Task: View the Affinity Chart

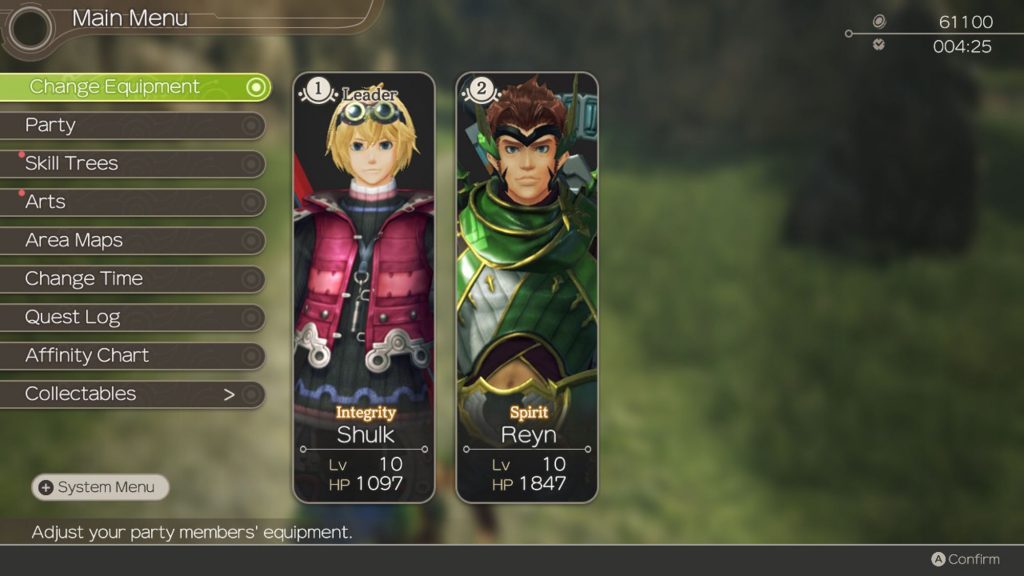Action: [130, 355]
